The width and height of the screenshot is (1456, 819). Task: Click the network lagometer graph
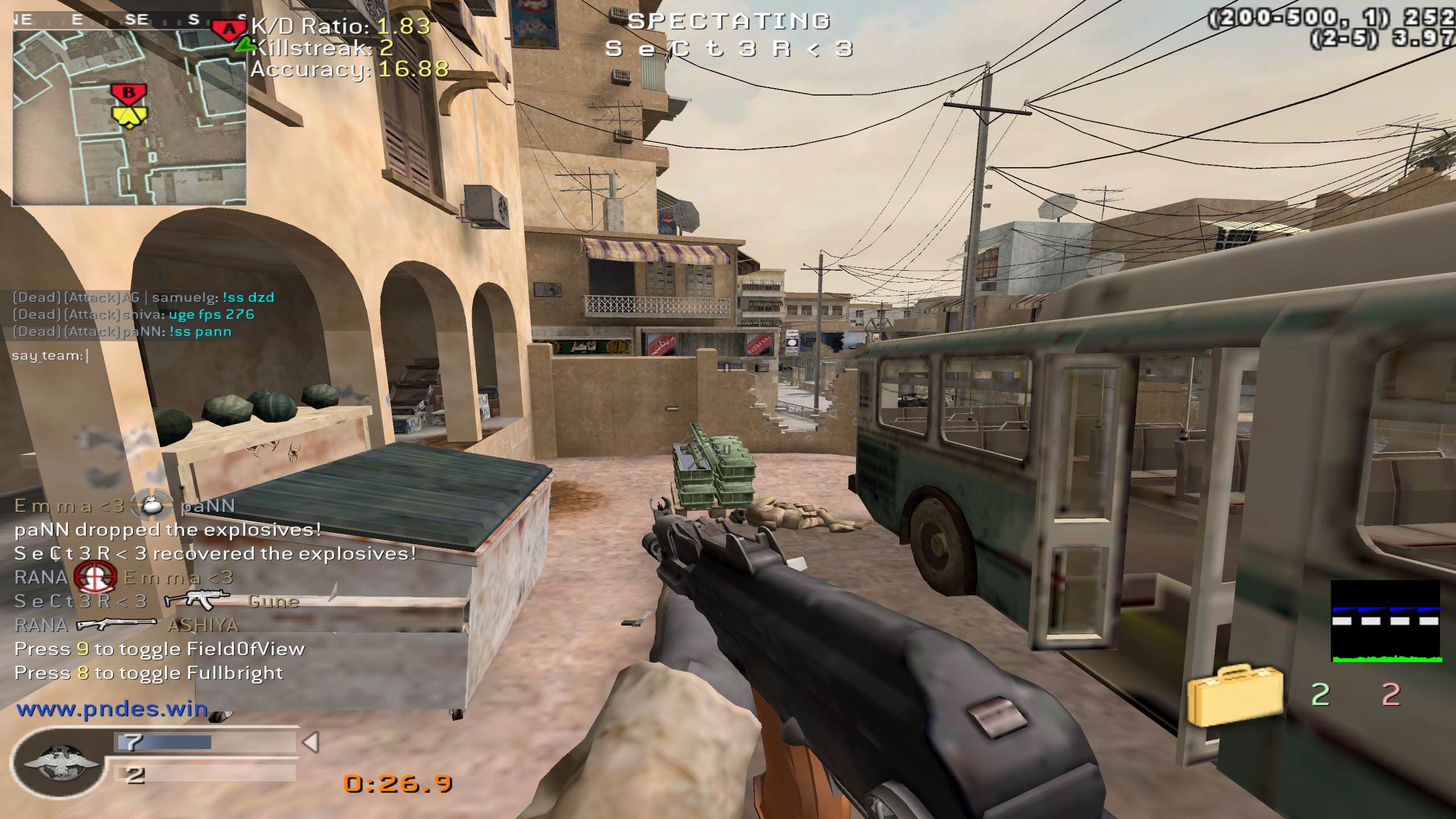pyautogui.click(x=1385, y=621)
